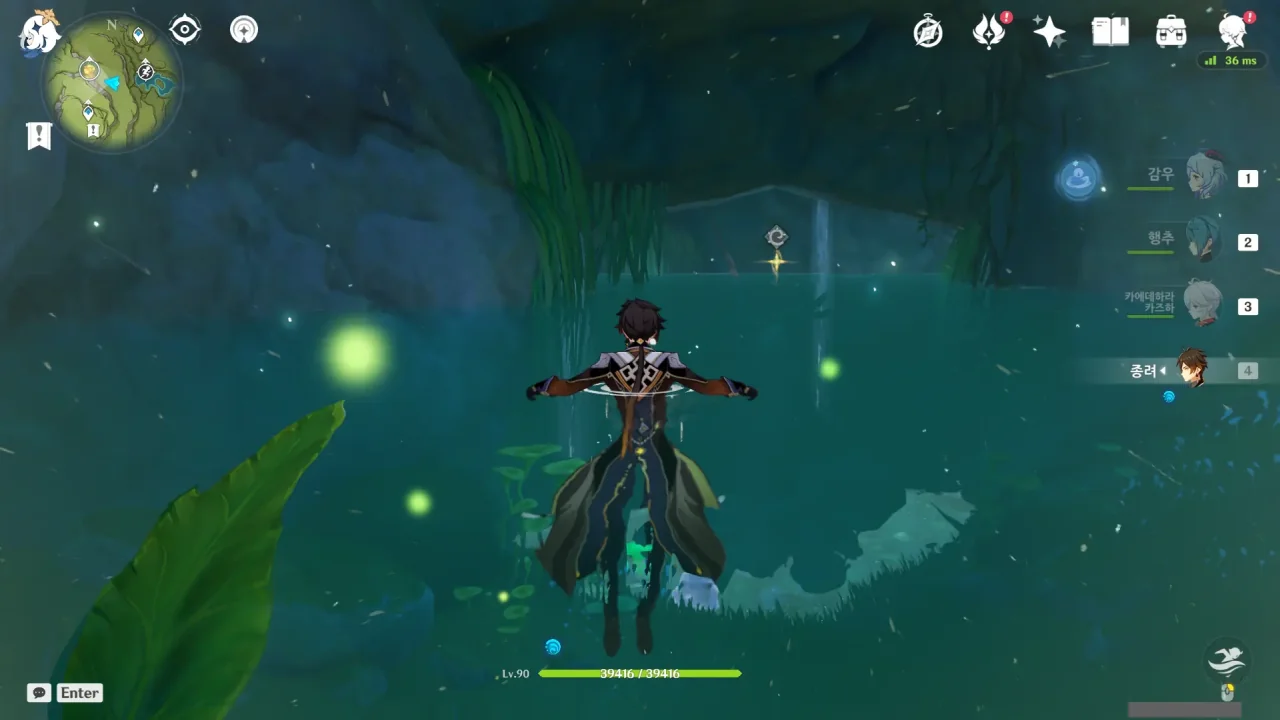Open the chat box speech bubble
The image size is (1280, 720).
[x=39, y=693]
